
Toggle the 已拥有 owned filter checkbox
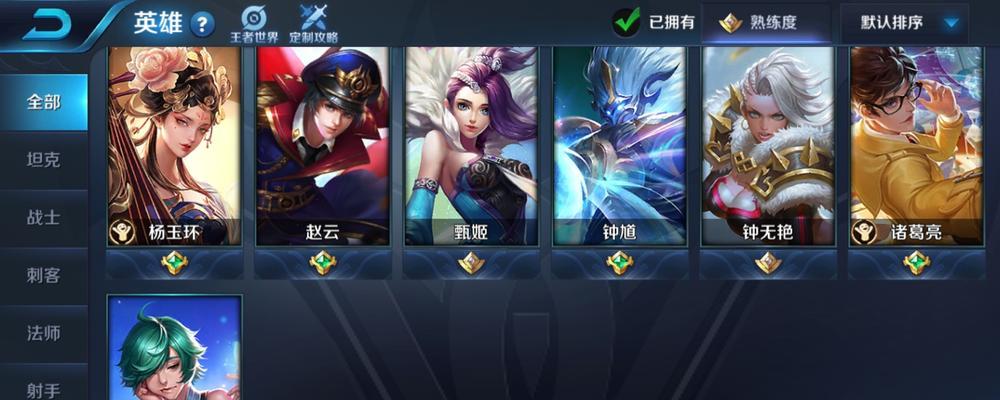point(627,21)
